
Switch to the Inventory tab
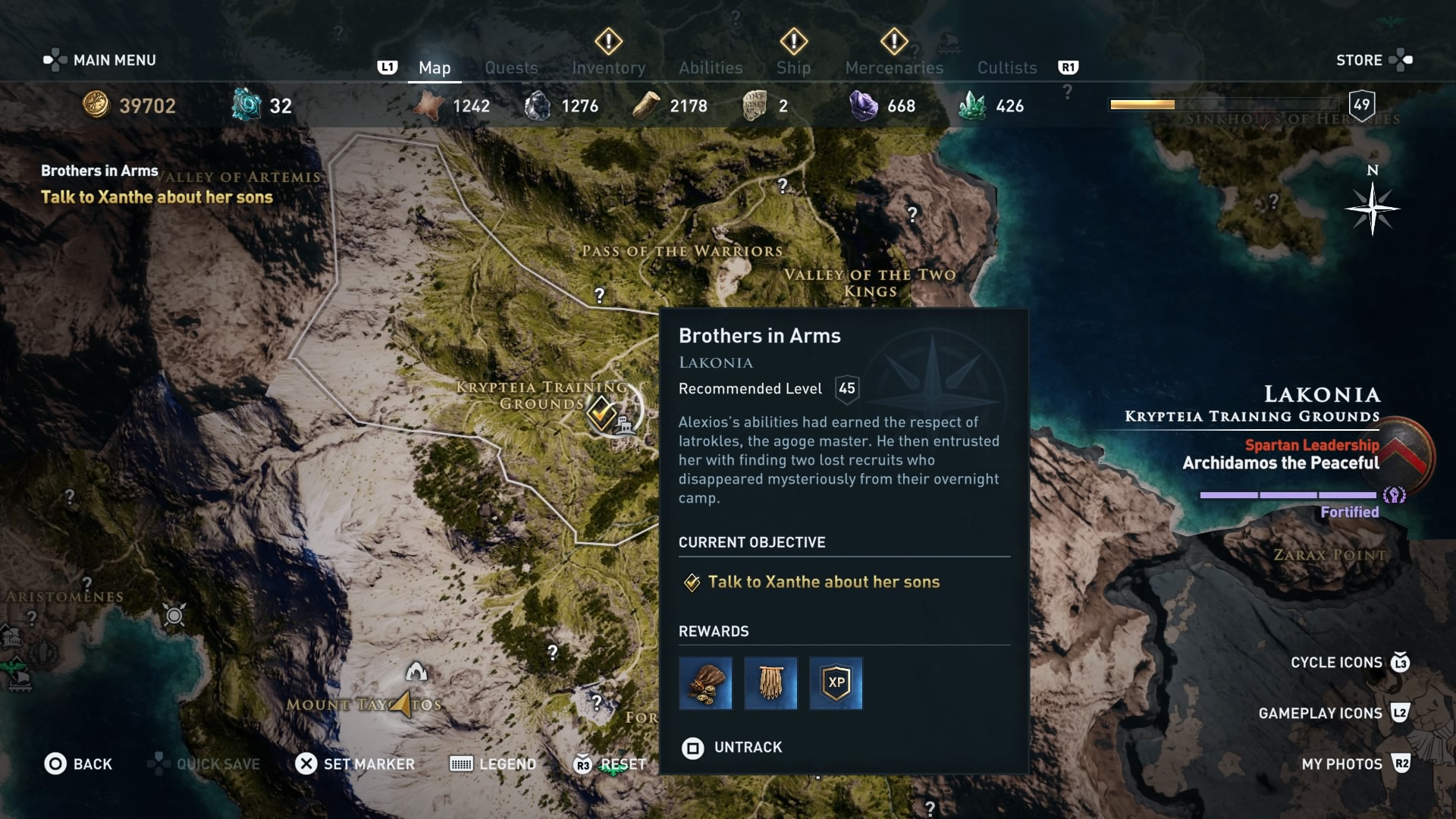click(607, 67)
